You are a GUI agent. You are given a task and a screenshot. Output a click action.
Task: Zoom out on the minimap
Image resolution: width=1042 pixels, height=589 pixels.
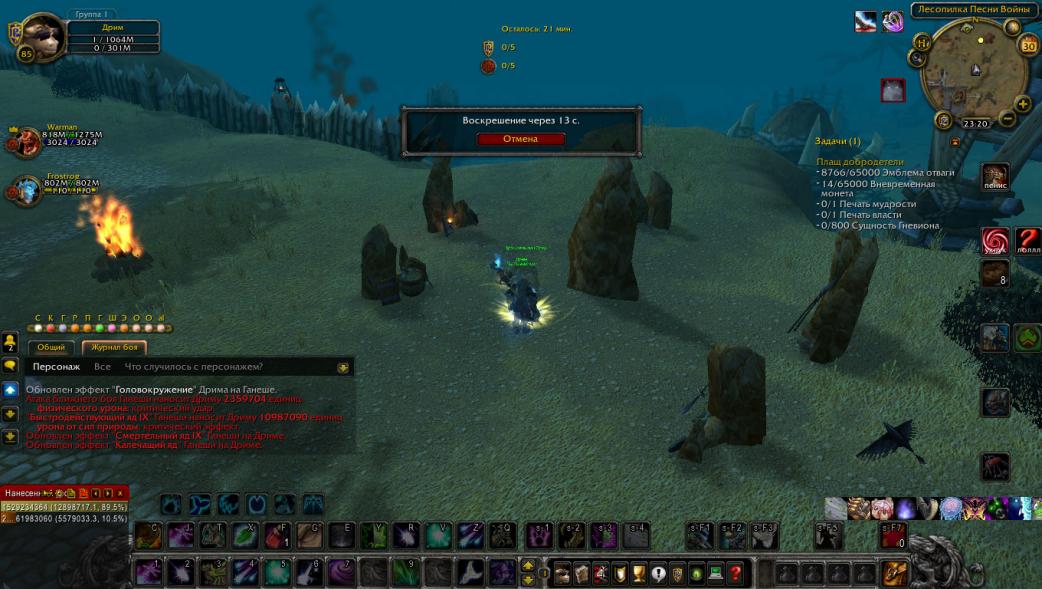coord(1007,119)
